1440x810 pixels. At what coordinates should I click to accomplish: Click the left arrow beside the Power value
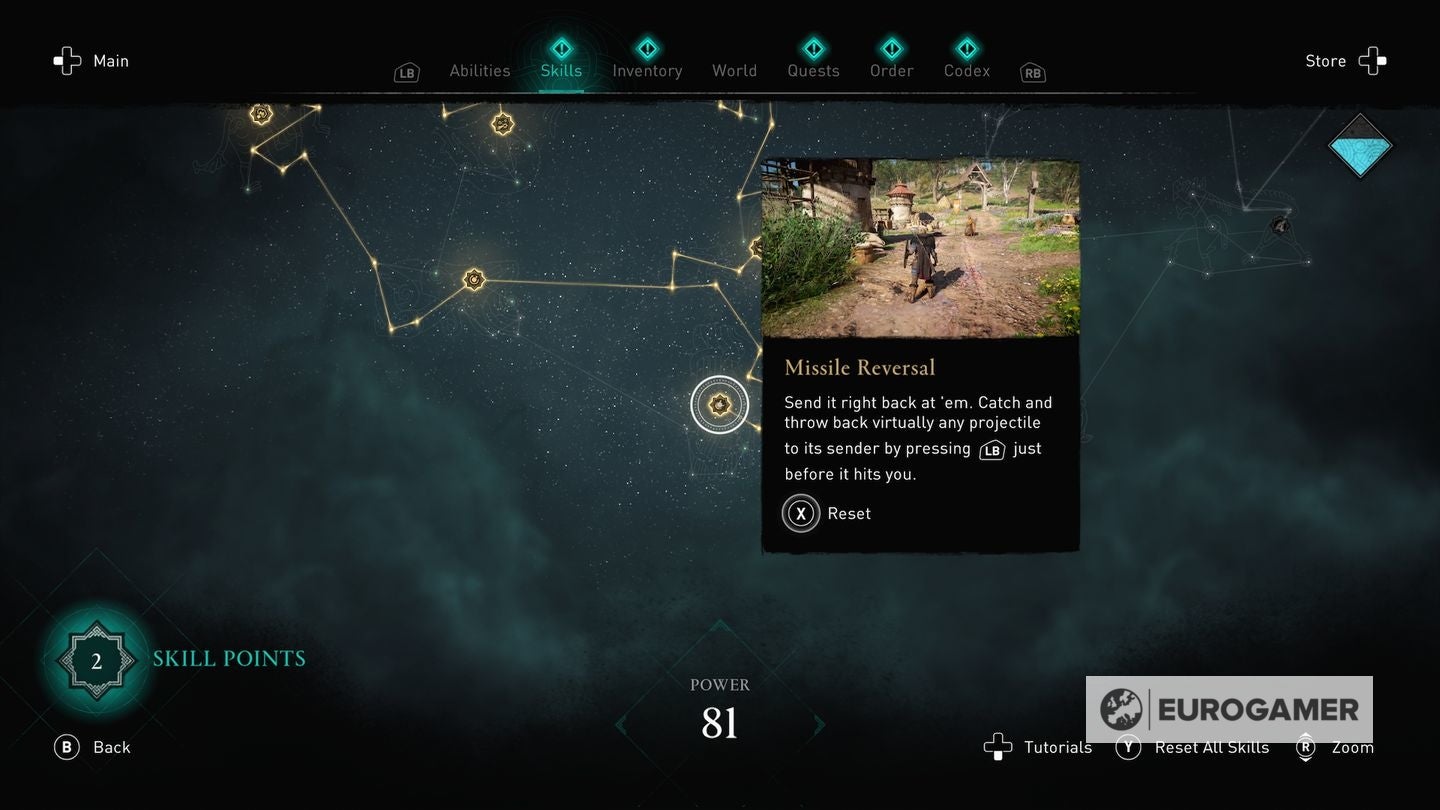pyautogui.click(x=622, y=727)
